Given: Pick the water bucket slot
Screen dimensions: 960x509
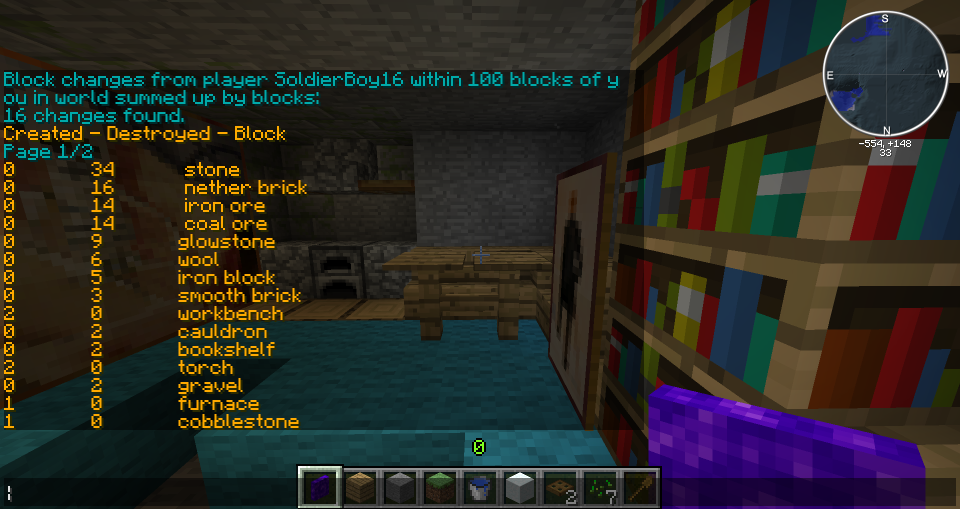Looking at the screenshot, I should 480,488.
